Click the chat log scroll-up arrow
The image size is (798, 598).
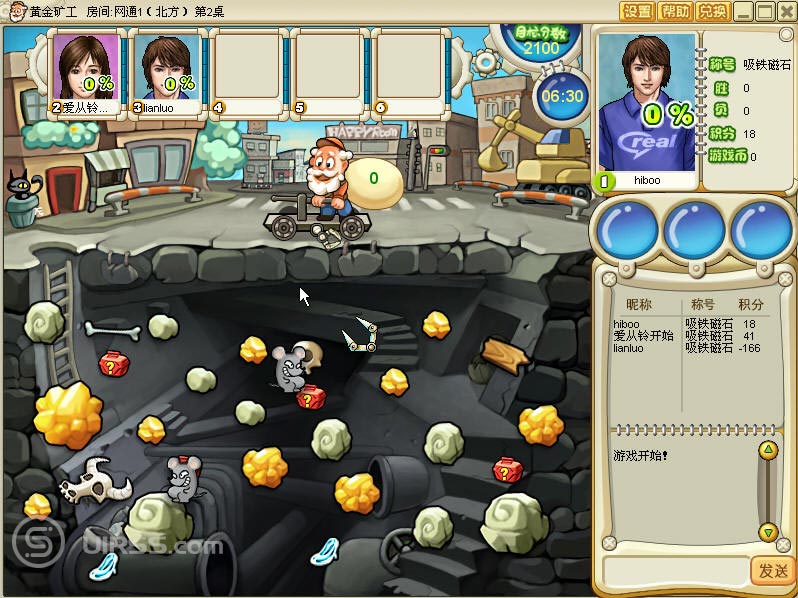coord(767,452)
